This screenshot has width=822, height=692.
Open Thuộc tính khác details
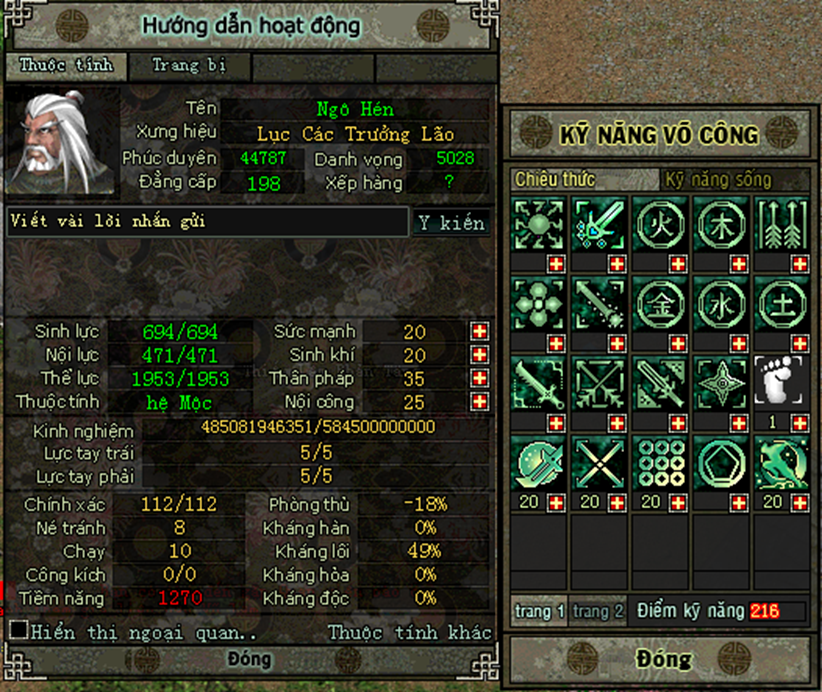click(410, 632)
